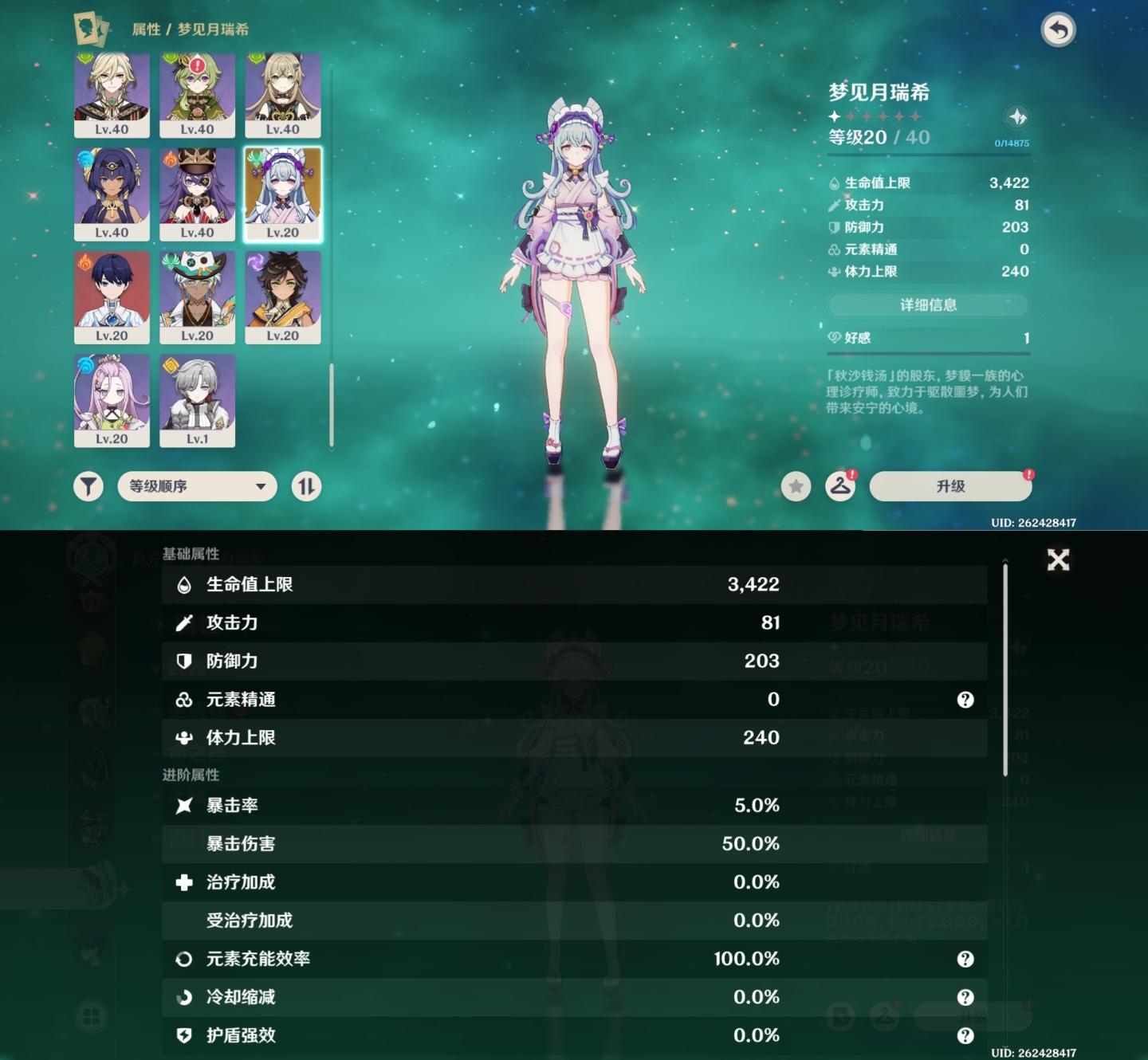The width and height of the screenshot is (1148, 1060).
Task: Toggle the sort direction arrows icon
Action: click(306, 486)
